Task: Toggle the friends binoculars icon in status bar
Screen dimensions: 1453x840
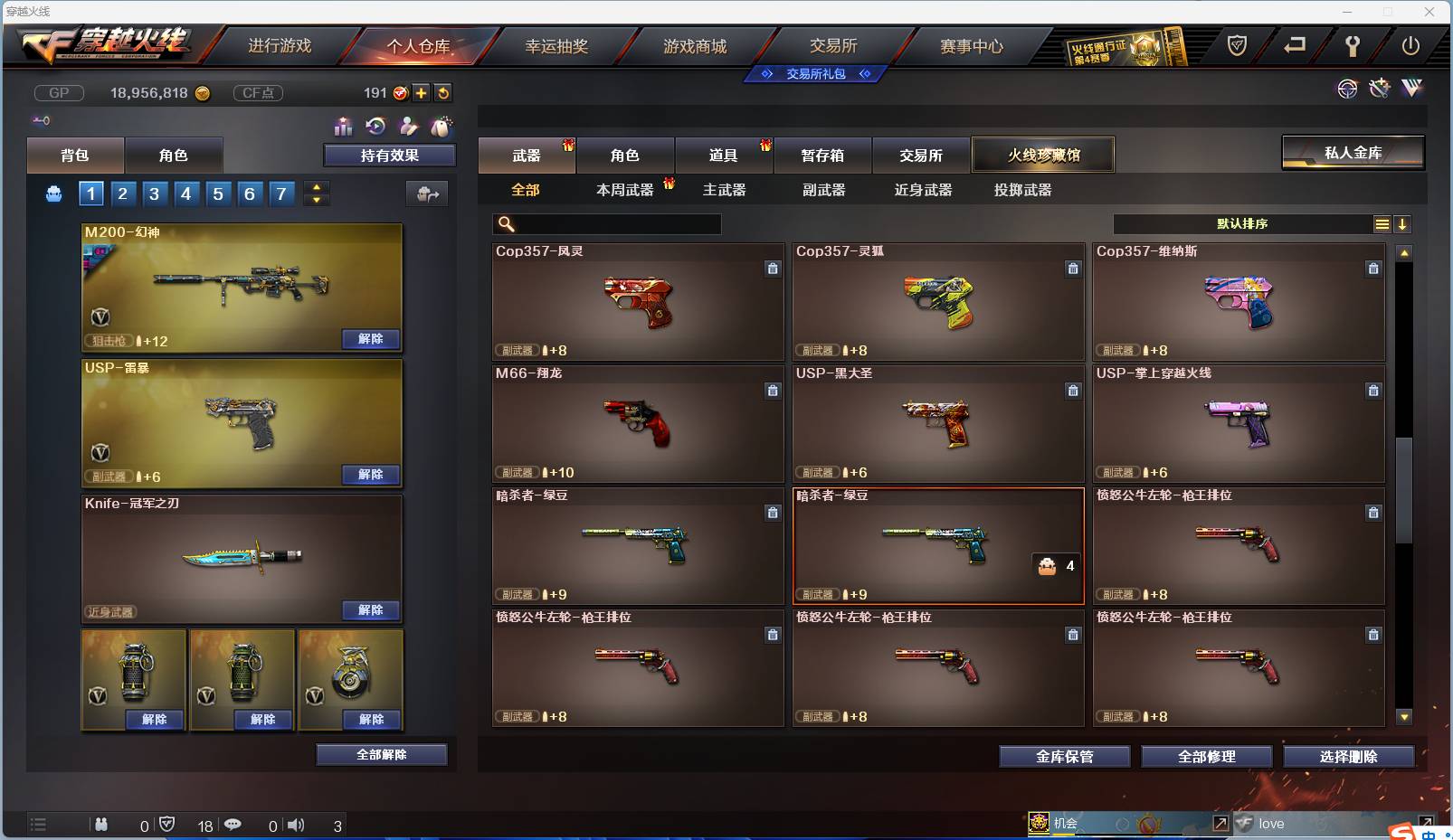Action: [x=101, y=825]
